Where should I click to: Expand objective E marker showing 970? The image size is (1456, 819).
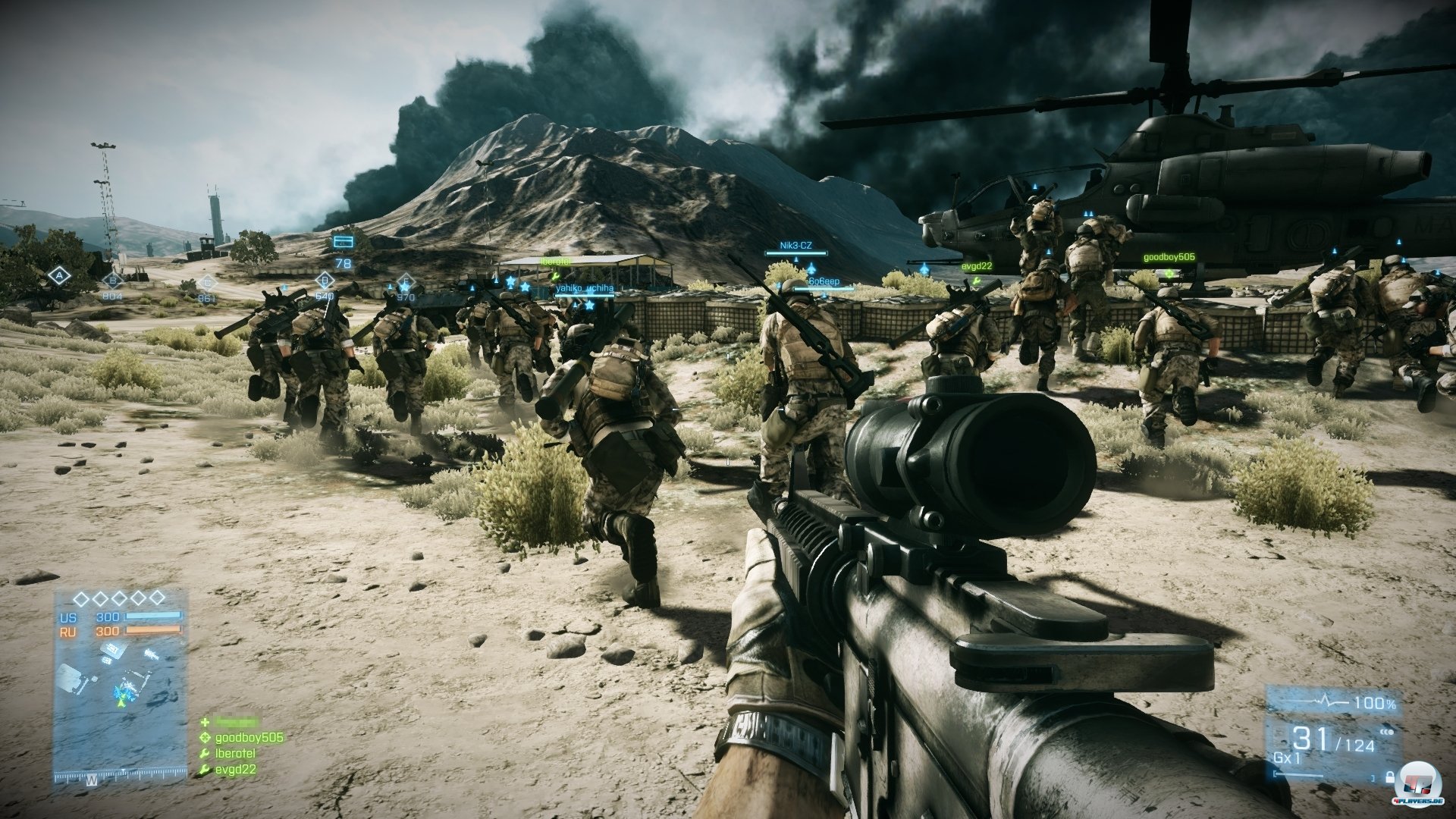pos(405,283)
